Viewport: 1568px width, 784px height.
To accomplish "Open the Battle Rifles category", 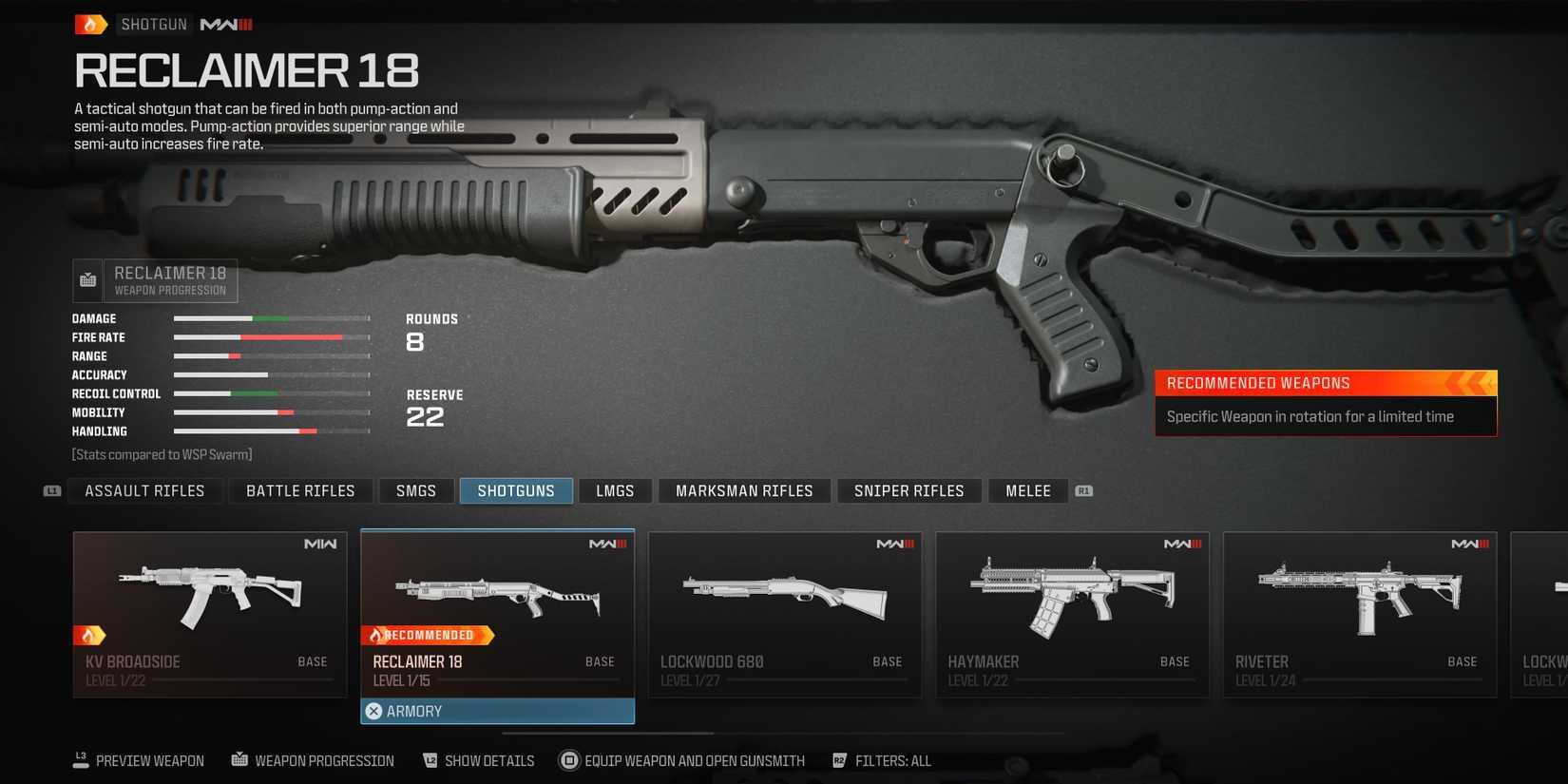I will (300, 491).
